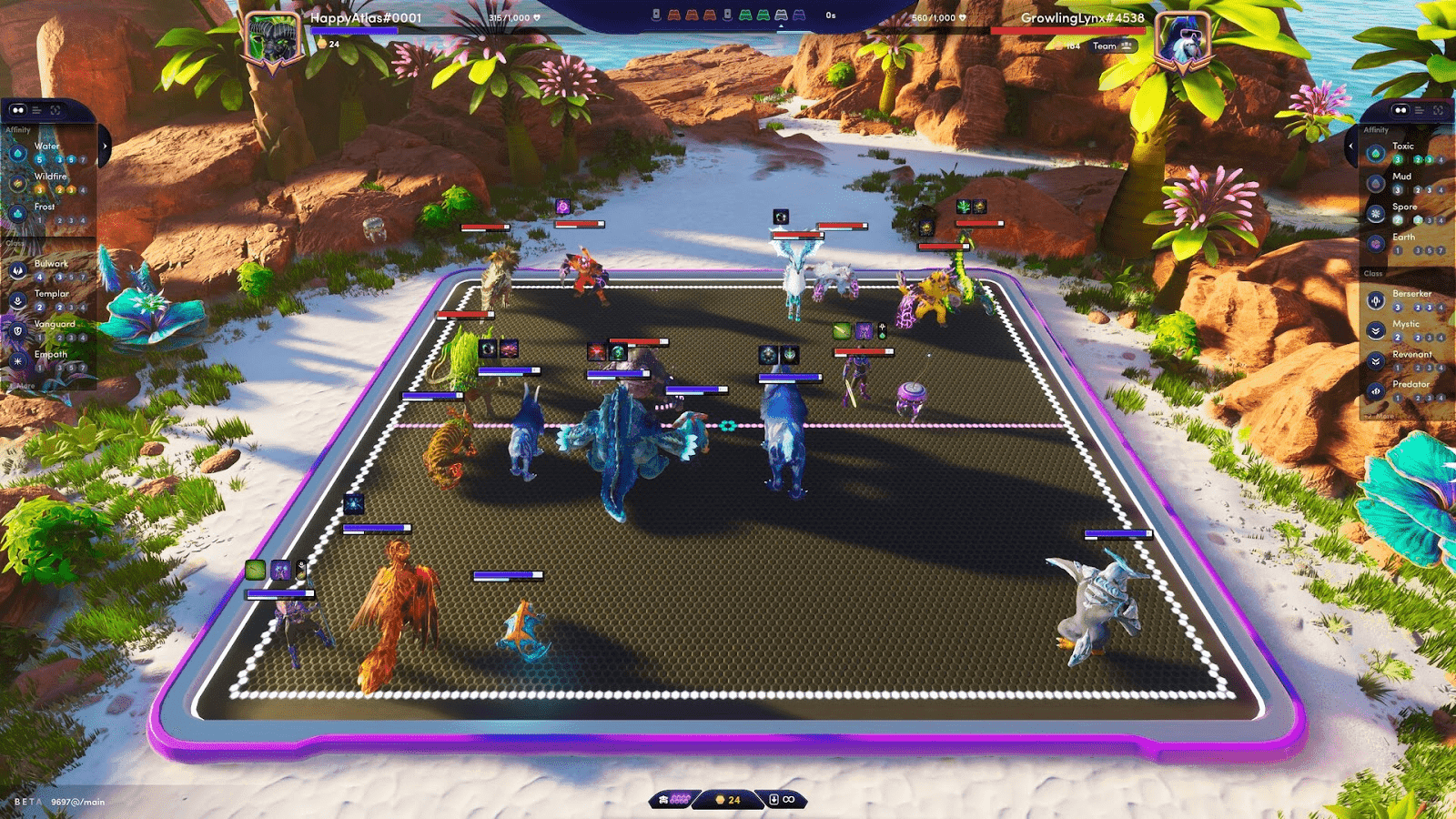Click HappyAtlas#0001 health bar

click(x=355, y=28)
